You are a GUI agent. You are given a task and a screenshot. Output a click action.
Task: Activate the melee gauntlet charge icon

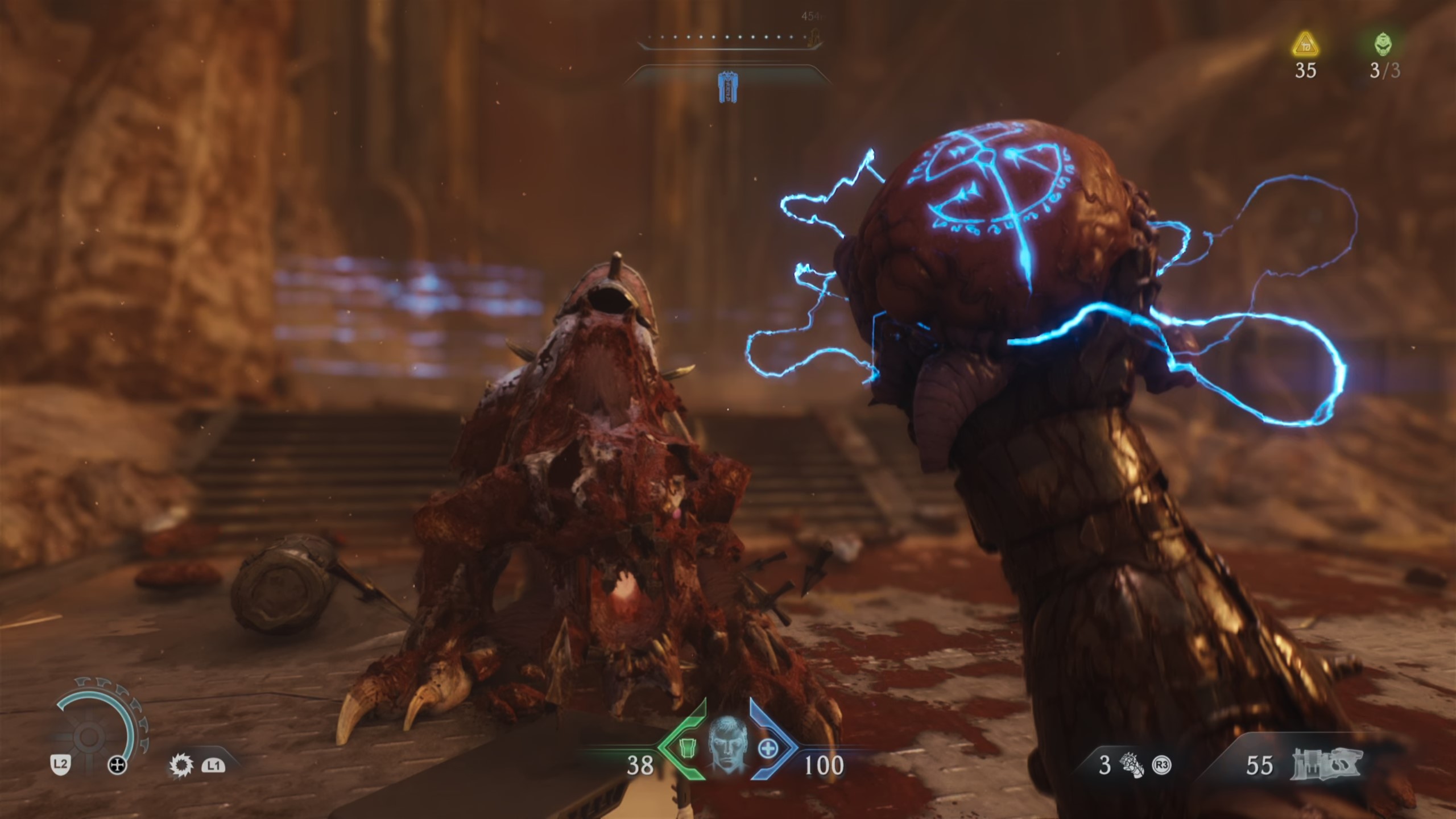(1131, 766)
